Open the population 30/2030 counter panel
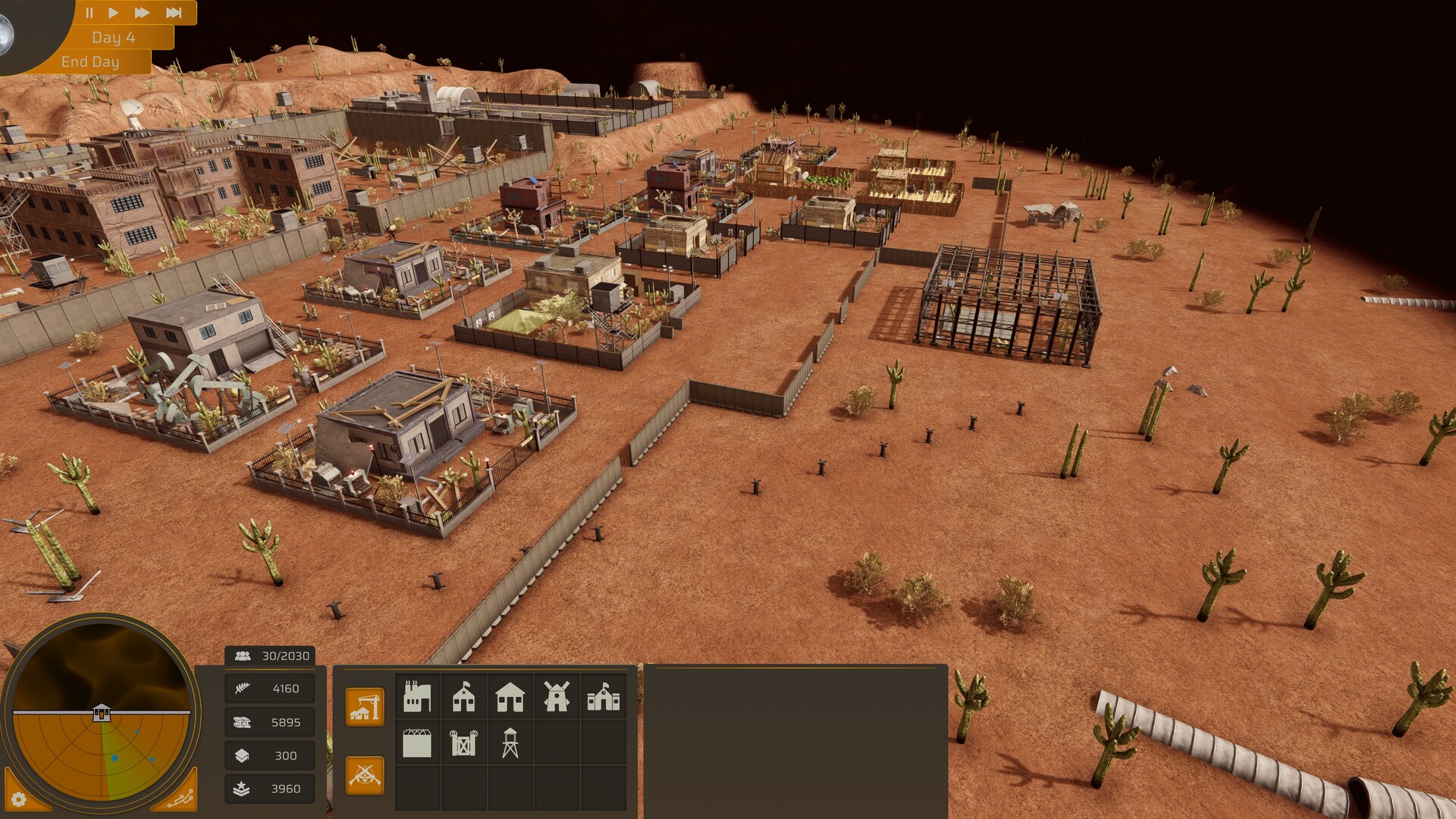Image resolution: width=1456 pixels, height=819 pixels. tap(270, 655)
